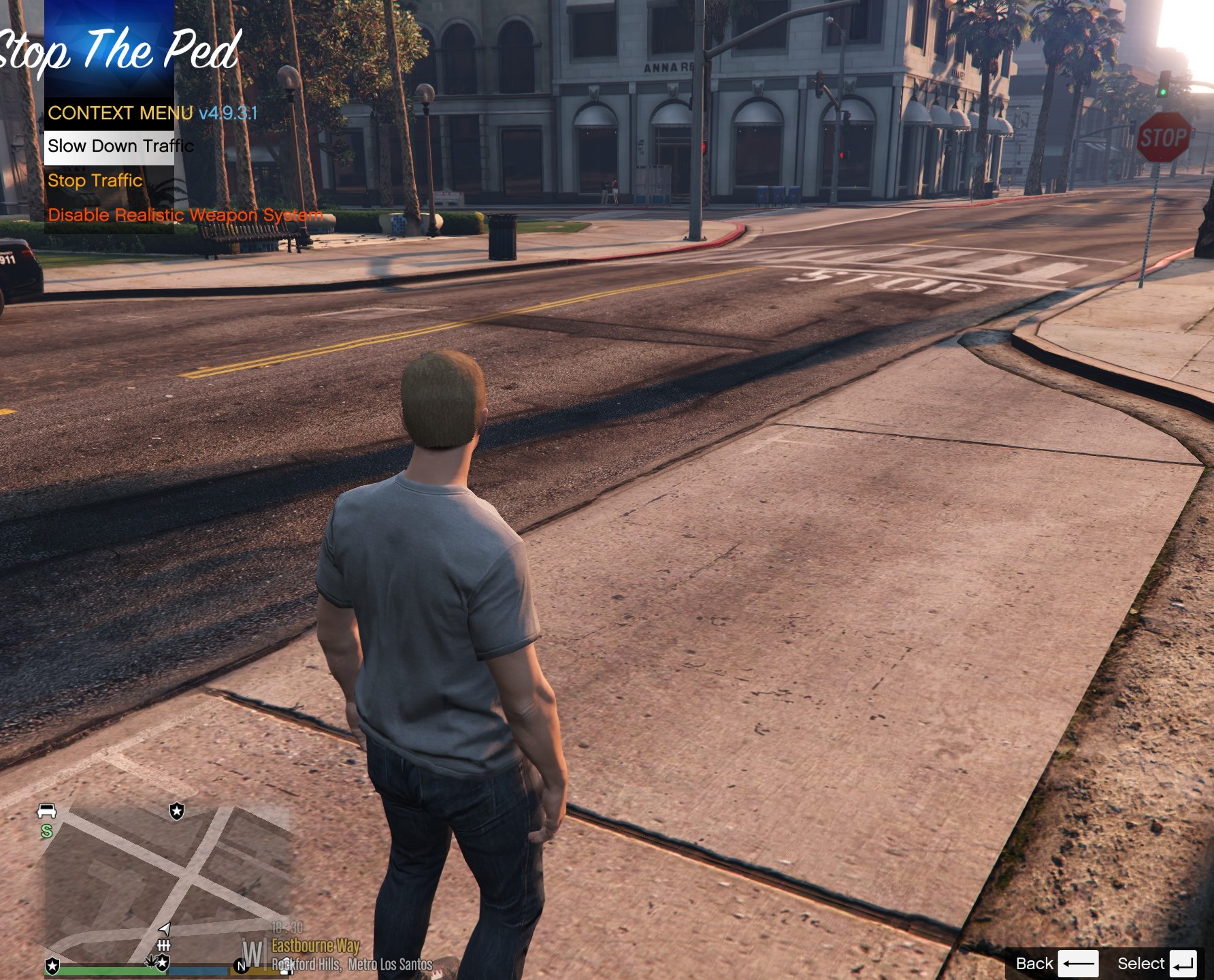The image size is (1214, 980).
Task: Click the white car blip on the minimap
Action: (x=47, y=811)
